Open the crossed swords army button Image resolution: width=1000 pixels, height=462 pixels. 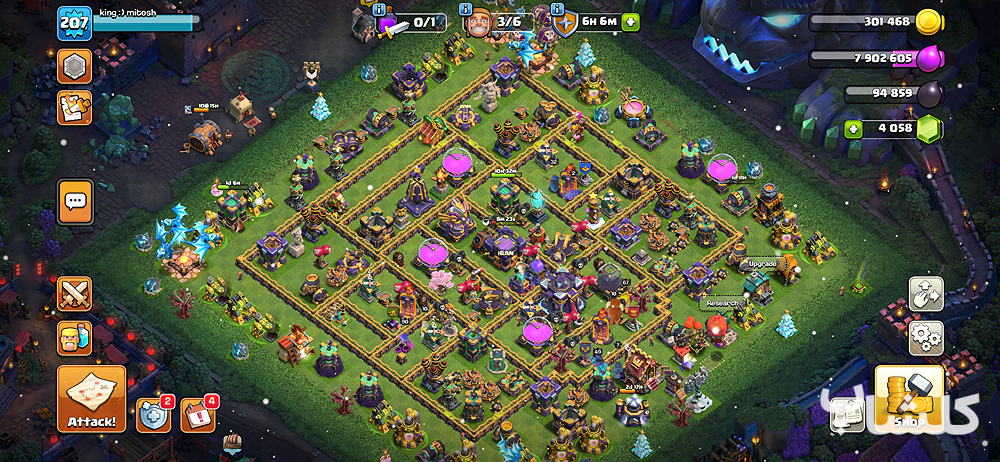pos(75,294)
